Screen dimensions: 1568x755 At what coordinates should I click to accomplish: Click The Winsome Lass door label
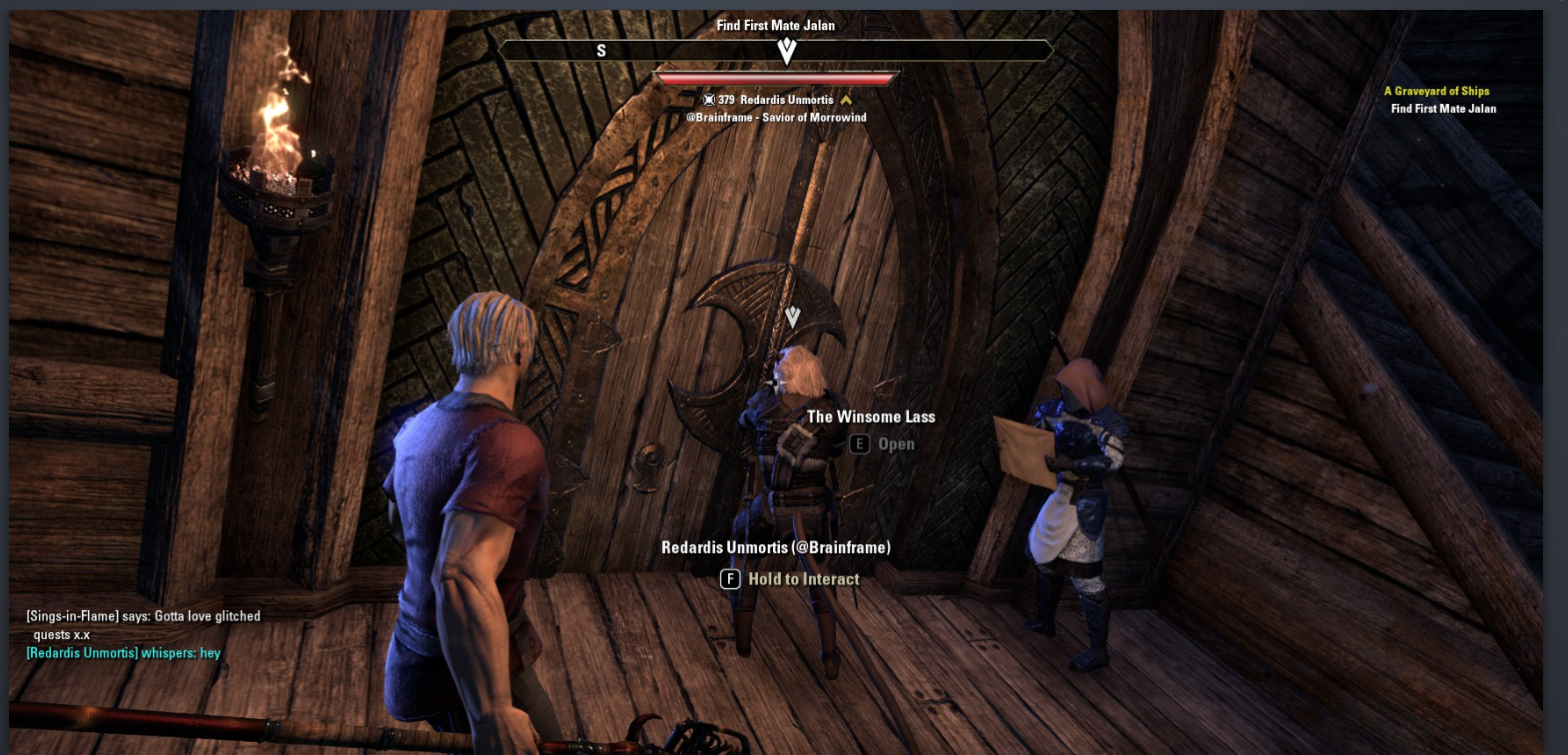pyautogui.click(x=871, y=416)
